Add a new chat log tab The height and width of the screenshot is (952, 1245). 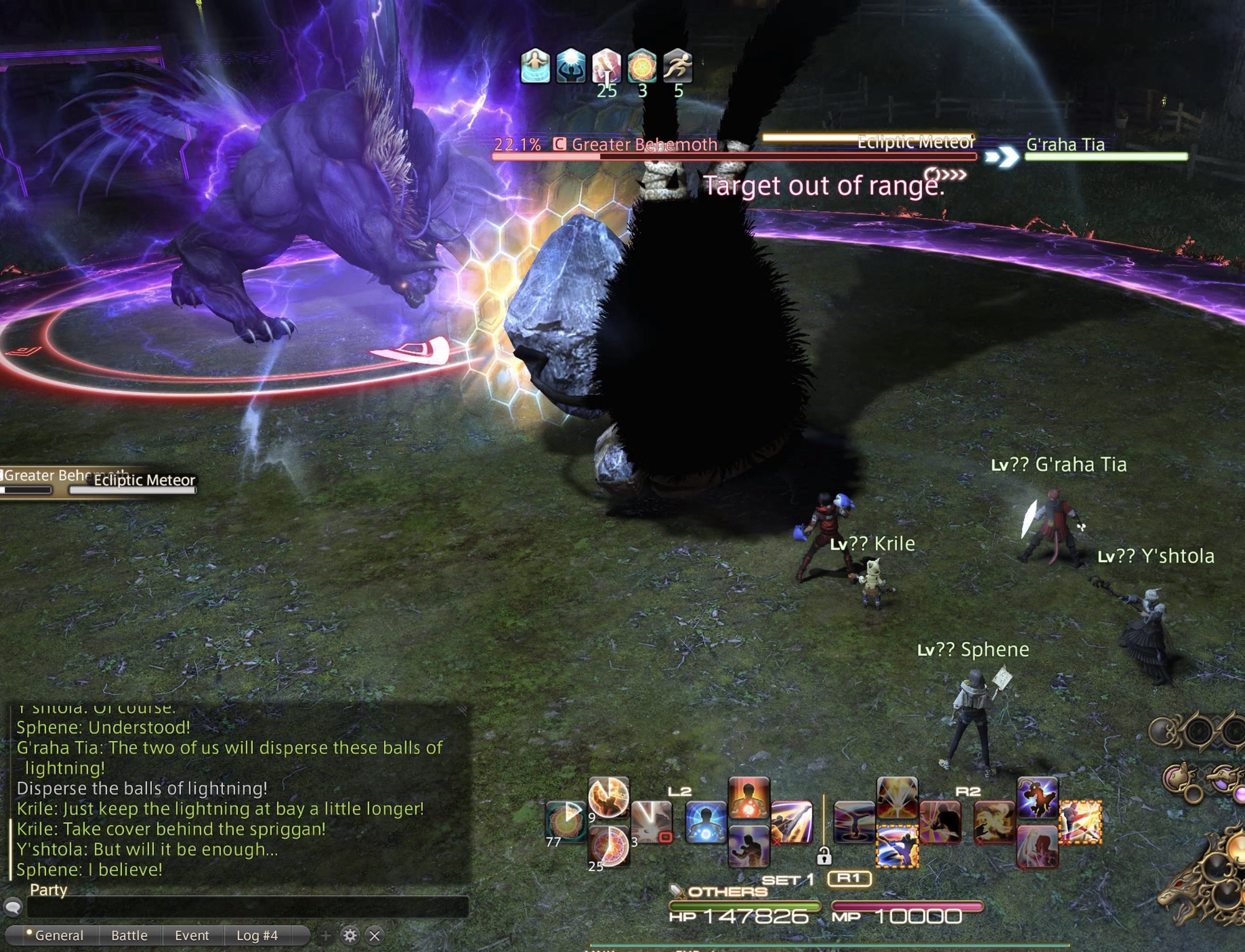pyautogui.click(x=326, y=935)
